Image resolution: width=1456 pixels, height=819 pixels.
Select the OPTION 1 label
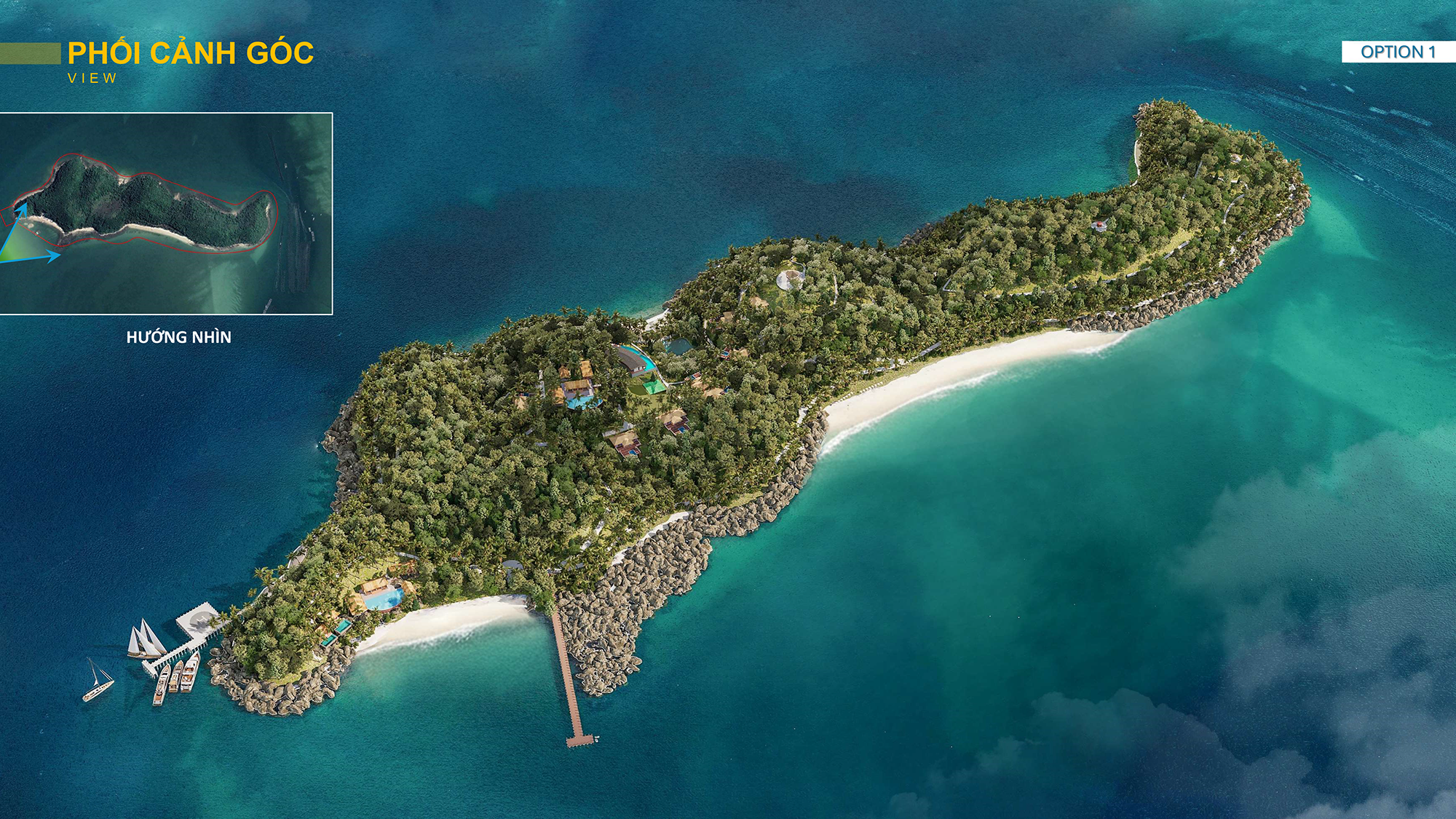(x=1398, y=52)
